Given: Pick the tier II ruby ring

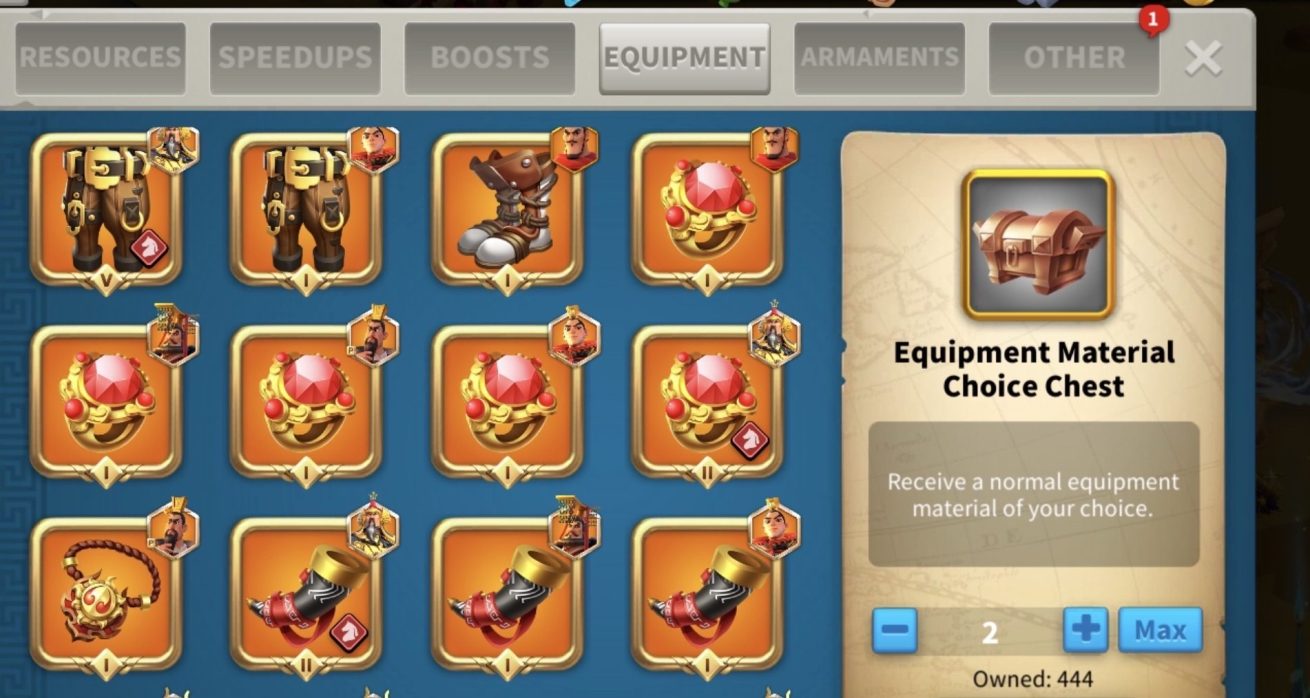Looking at the screenshot, I should point(707,401).
